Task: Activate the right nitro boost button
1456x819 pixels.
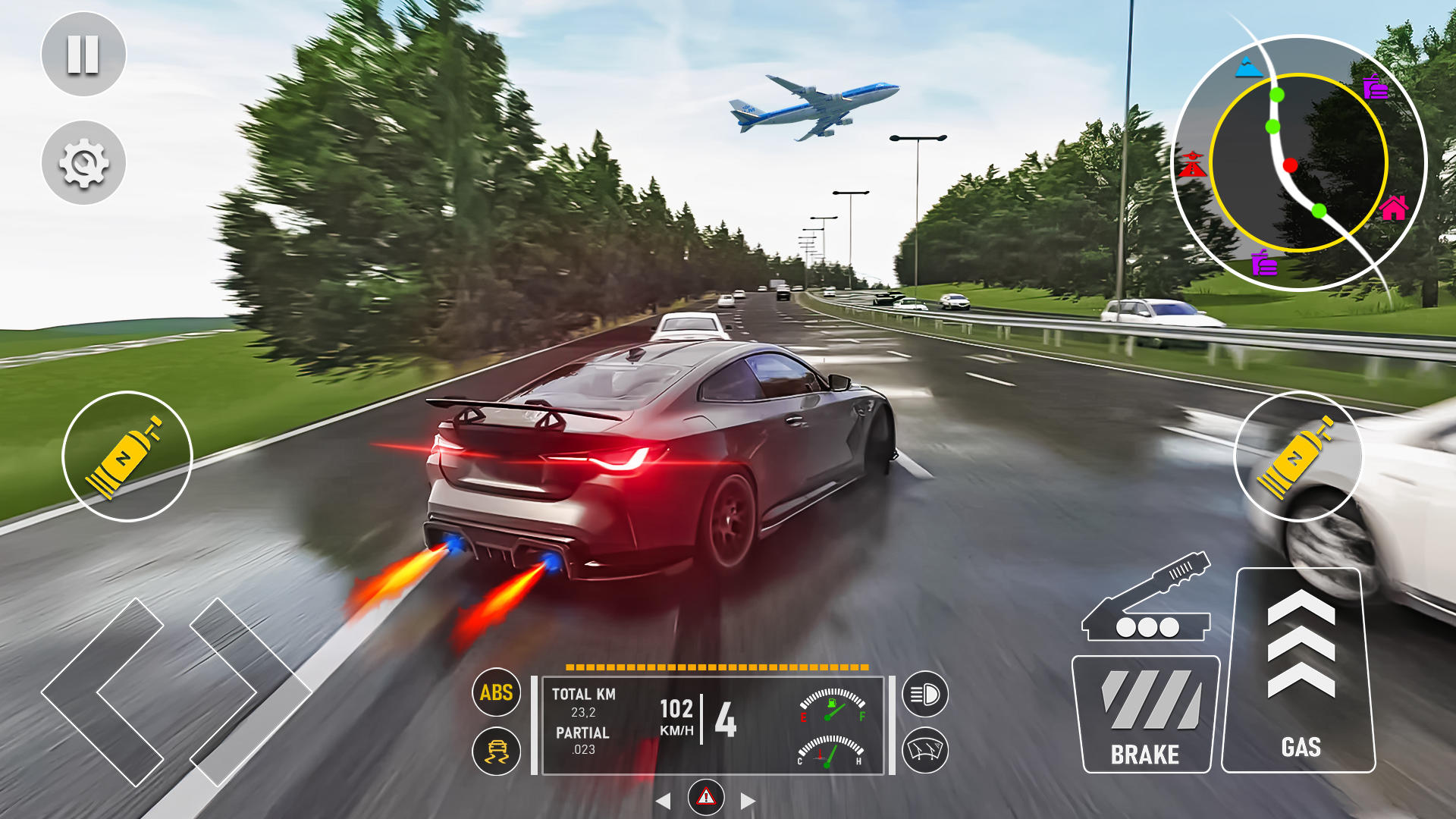Action: click(x=1298, y=457)
